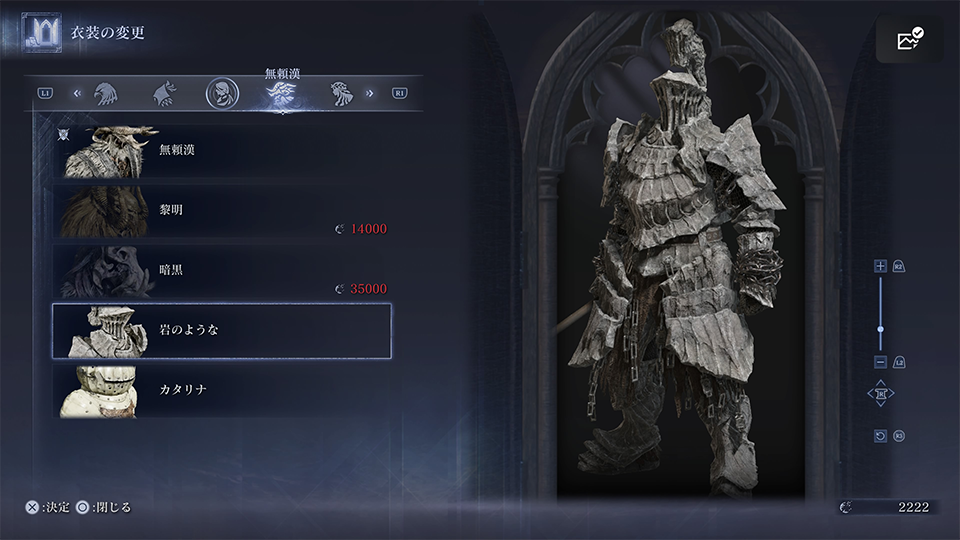Screen dimensions: 960x540
Task: Click the zoom slider handle
Action: click(x=880, y=329)
